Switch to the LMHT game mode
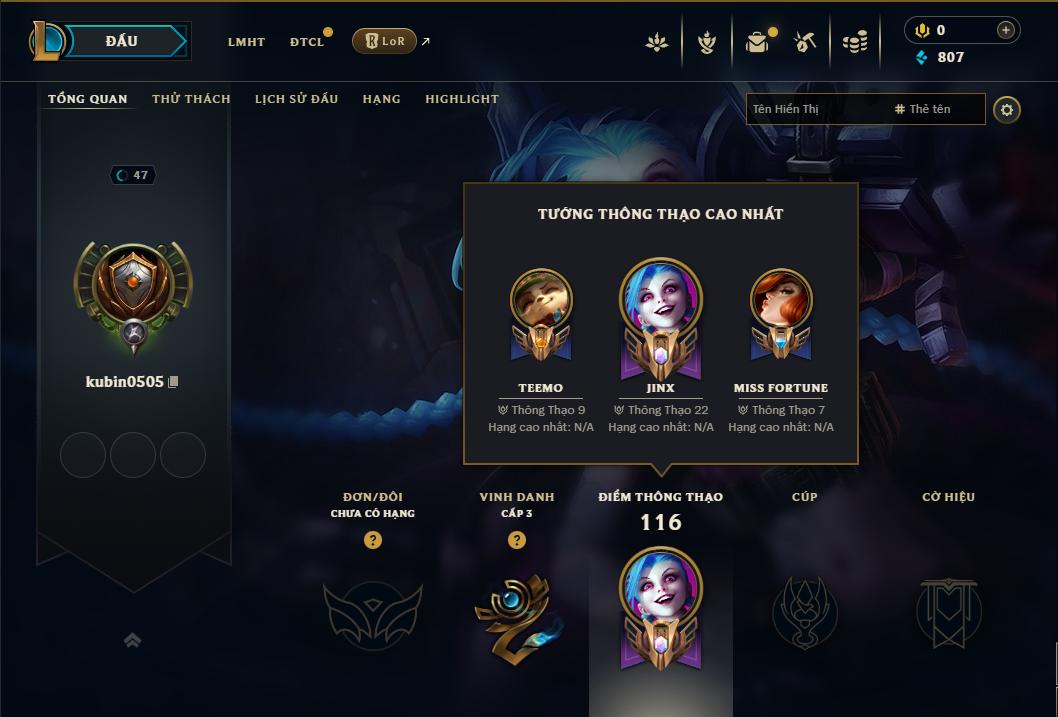The image size is (1058, 717). point(246,42)
